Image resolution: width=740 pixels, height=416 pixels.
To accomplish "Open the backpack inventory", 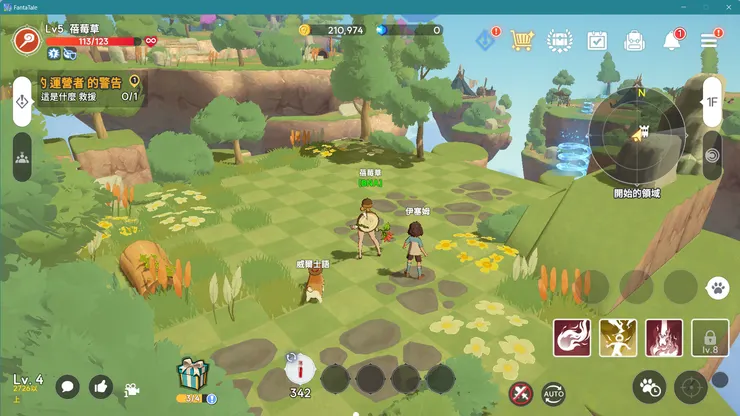I will 634,41.
